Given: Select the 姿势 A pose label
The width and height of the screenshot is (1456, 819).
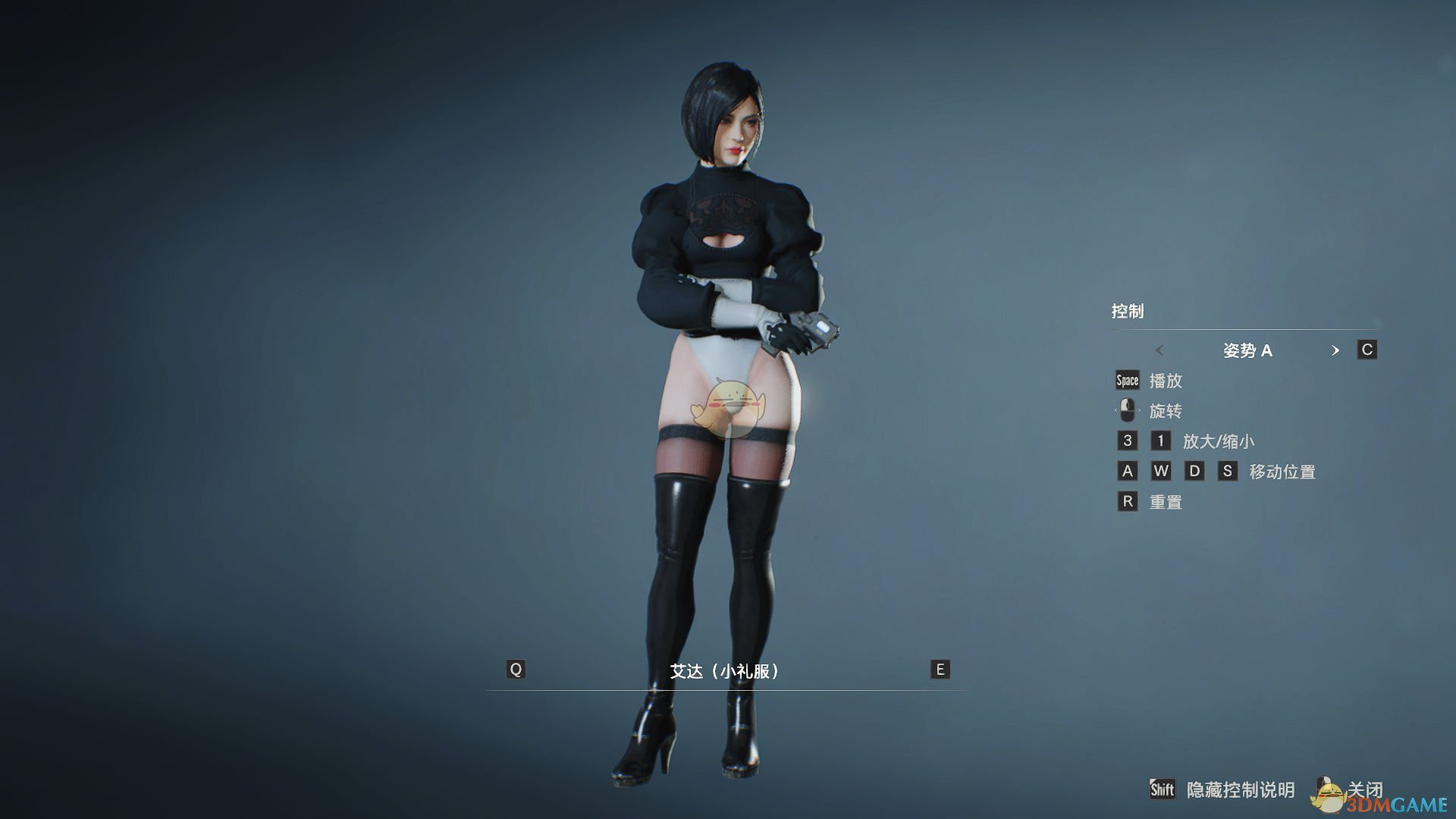Looking at the screenshot, I should coord(1248,350).
